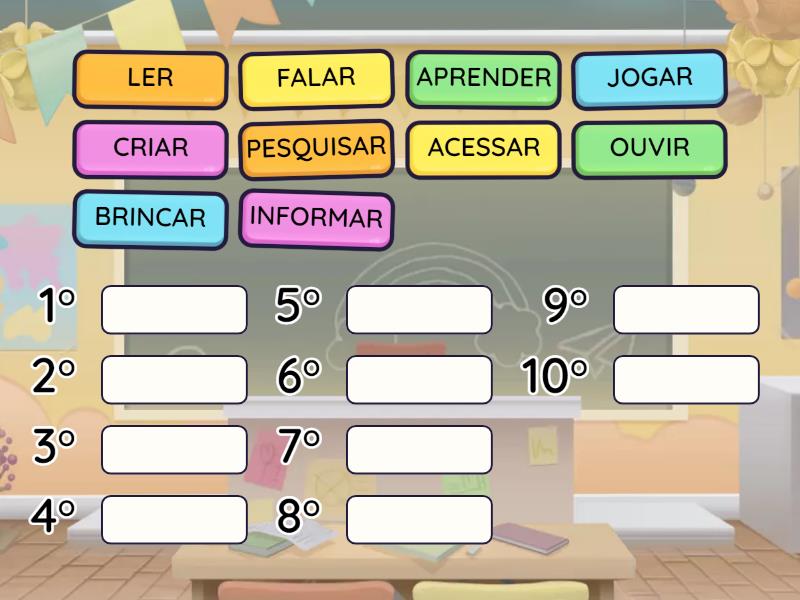Pick the pink INFORMAR tile
The height and width of the screenshot is (600, 800).
[316, 217]
